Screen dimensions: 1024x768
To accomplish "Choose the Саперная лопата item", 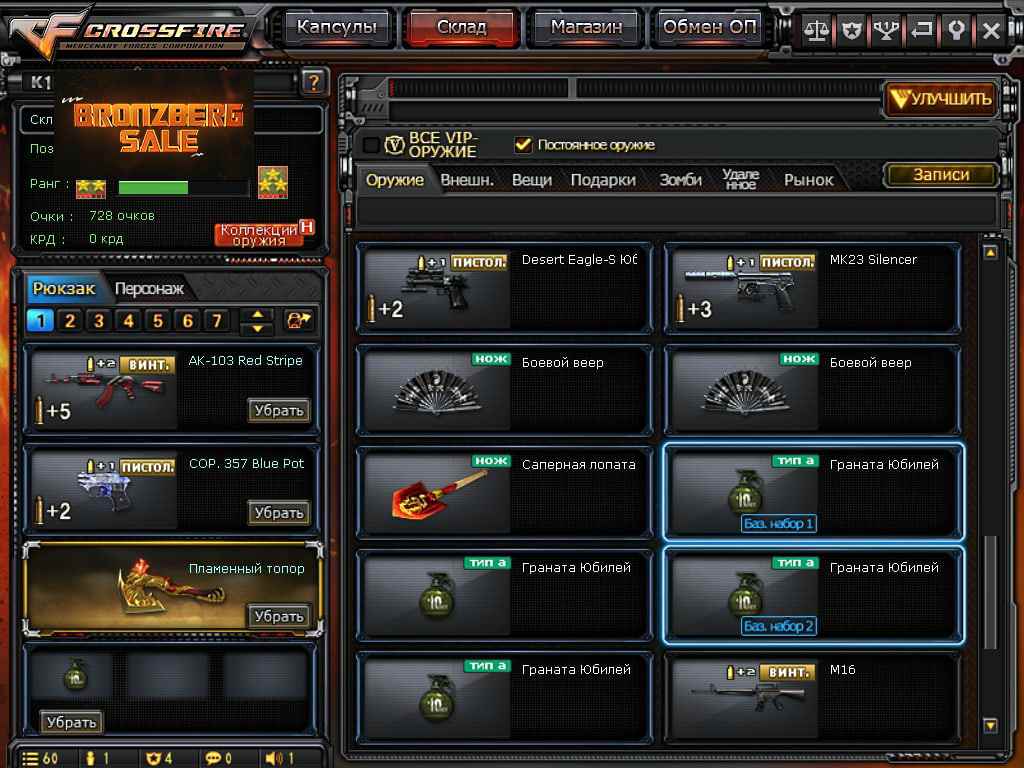I will click(505, 492).
